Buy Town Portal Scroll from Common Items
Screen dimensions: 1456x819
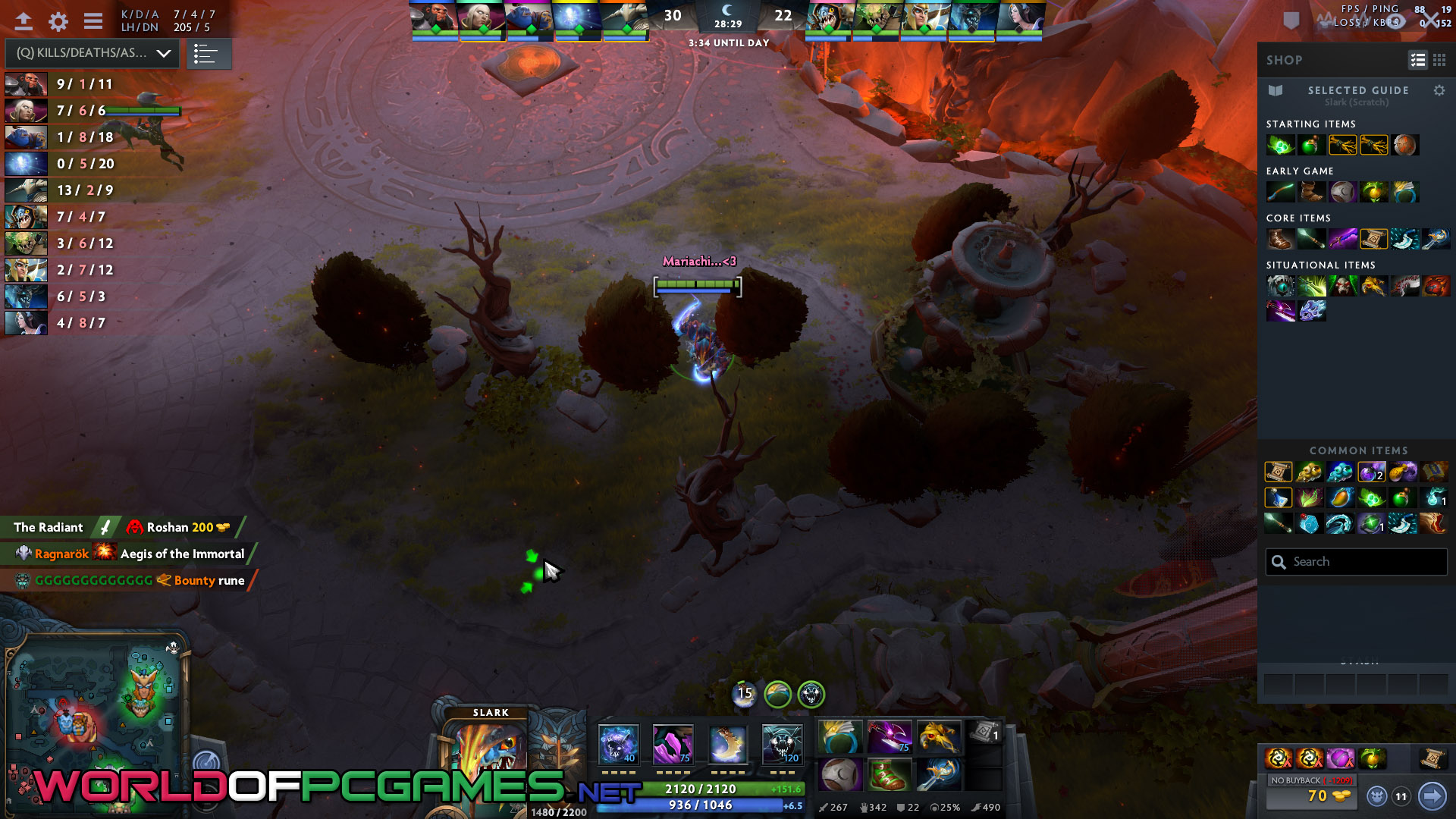coord(1278,472)
